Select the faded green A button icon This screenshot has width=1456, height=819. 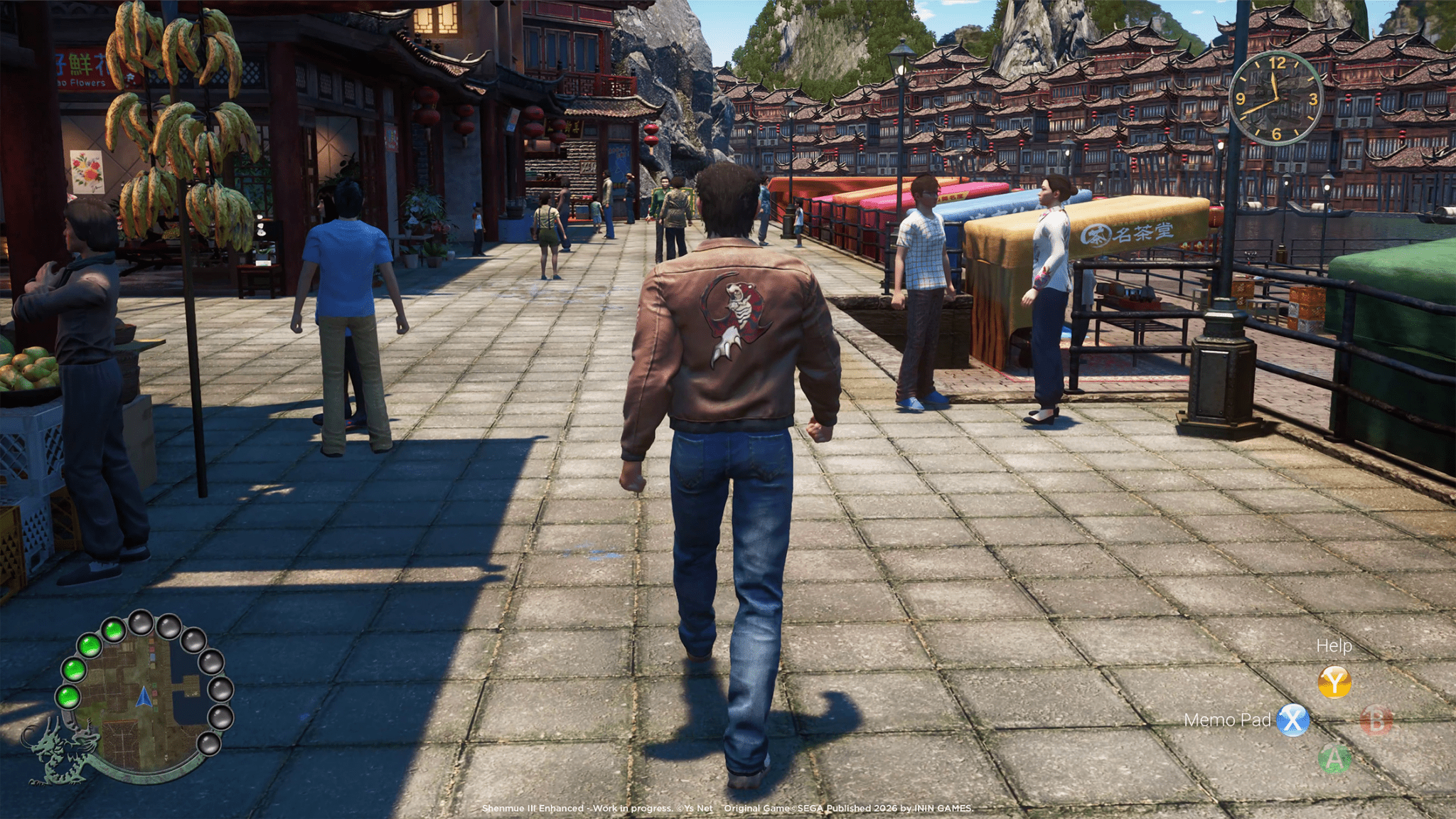(x=1334, y=758)
